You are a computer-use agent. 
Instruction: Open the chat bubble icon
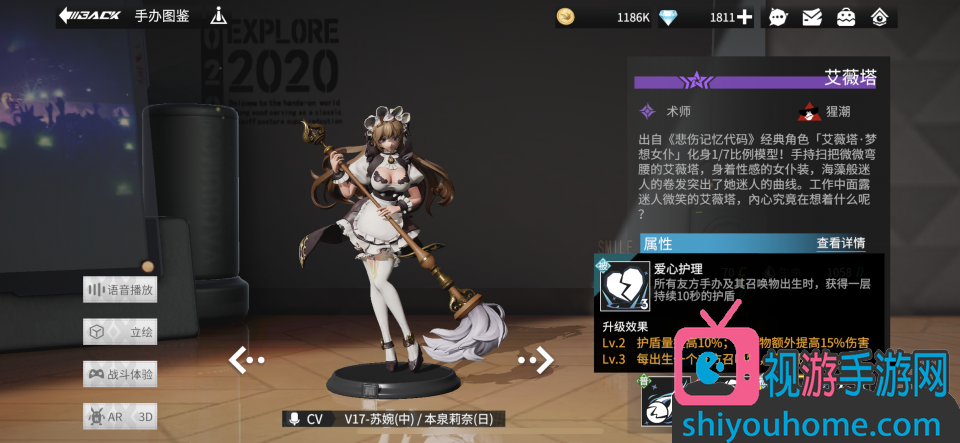point(778,17)
